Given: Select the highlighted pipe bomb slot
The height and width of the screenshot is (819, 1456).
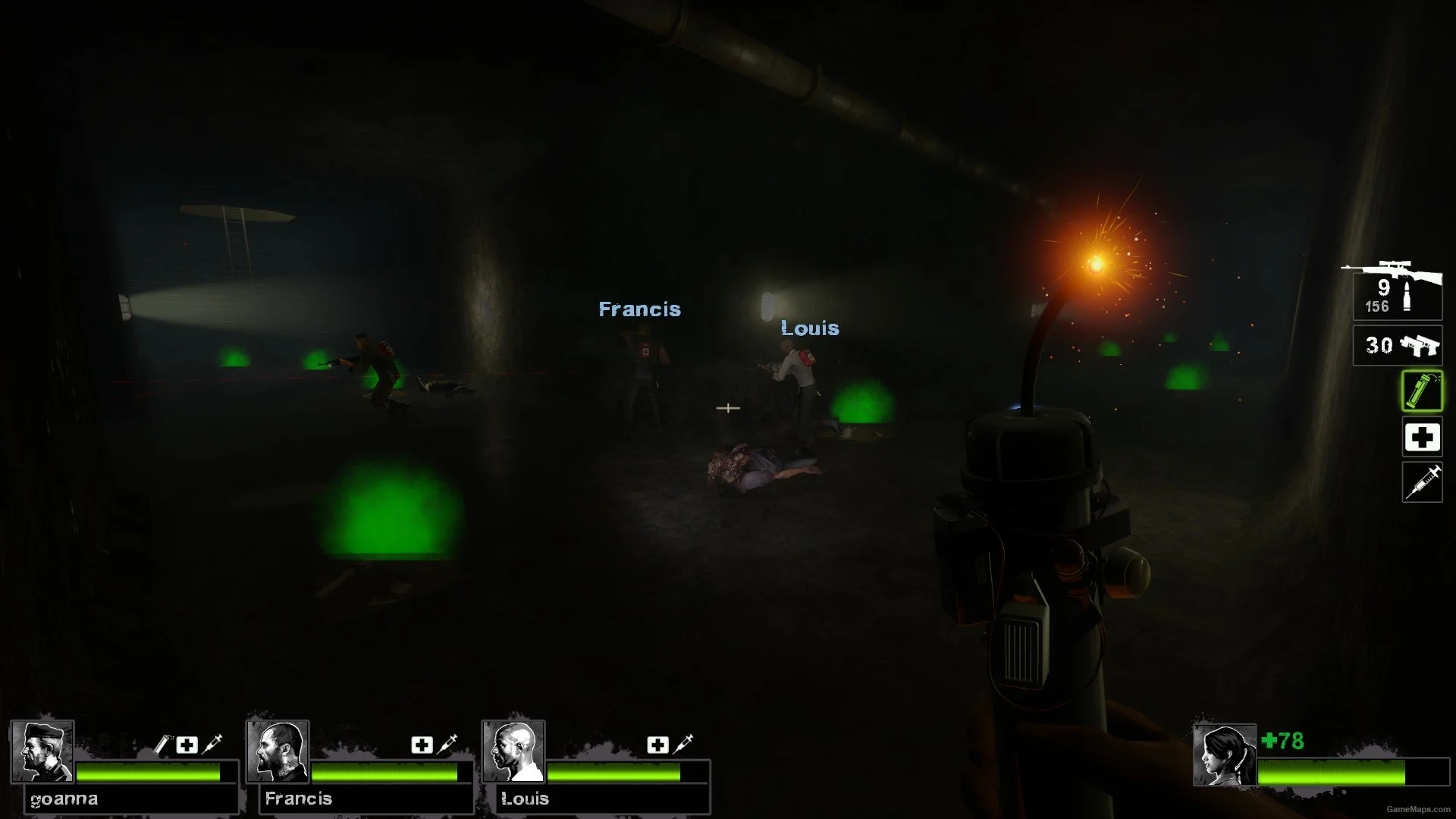Looking at the screenshot, I should [x=1422, y=391].
